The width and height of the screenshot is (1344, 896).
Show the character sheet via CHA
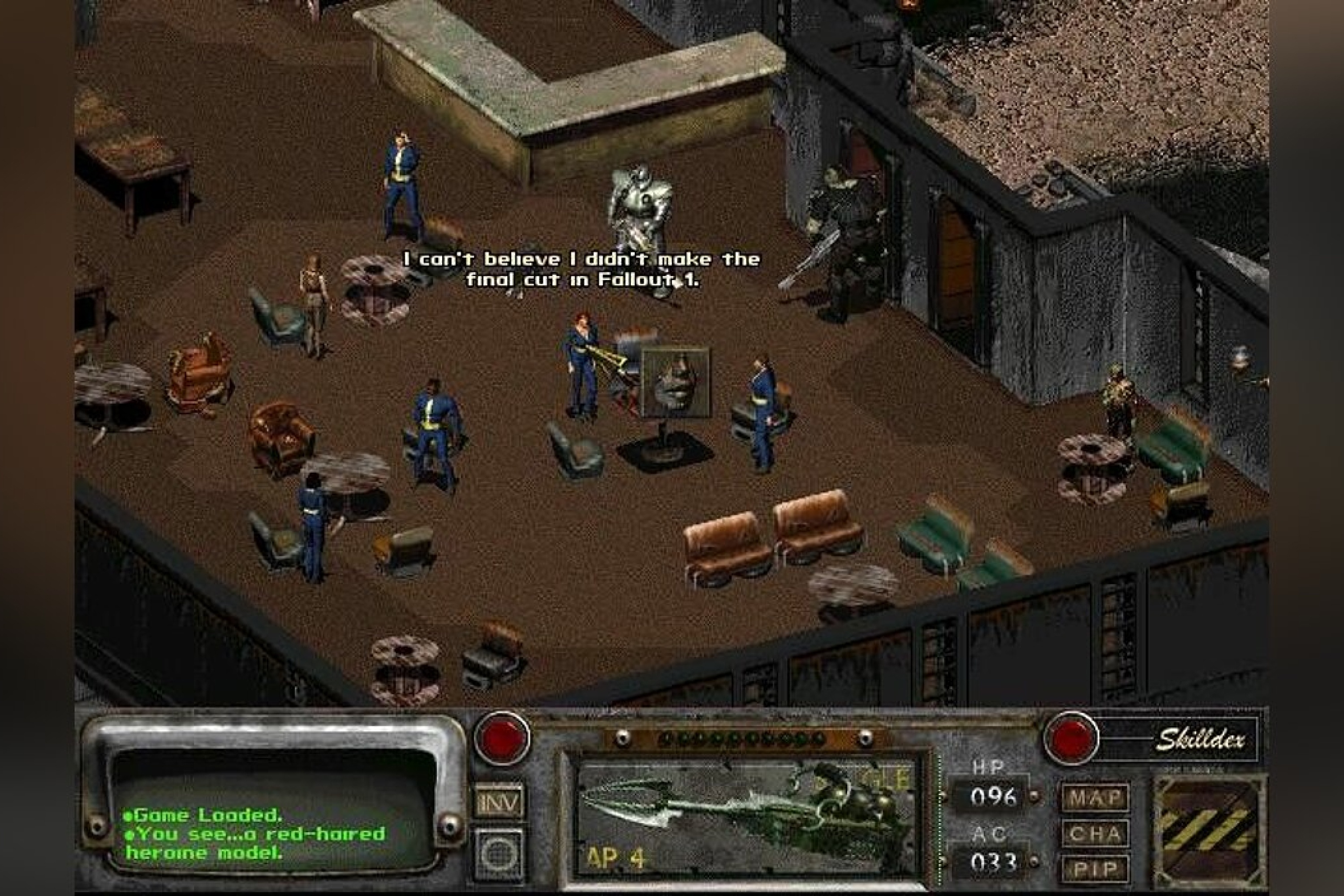[x=1095, y=834]
